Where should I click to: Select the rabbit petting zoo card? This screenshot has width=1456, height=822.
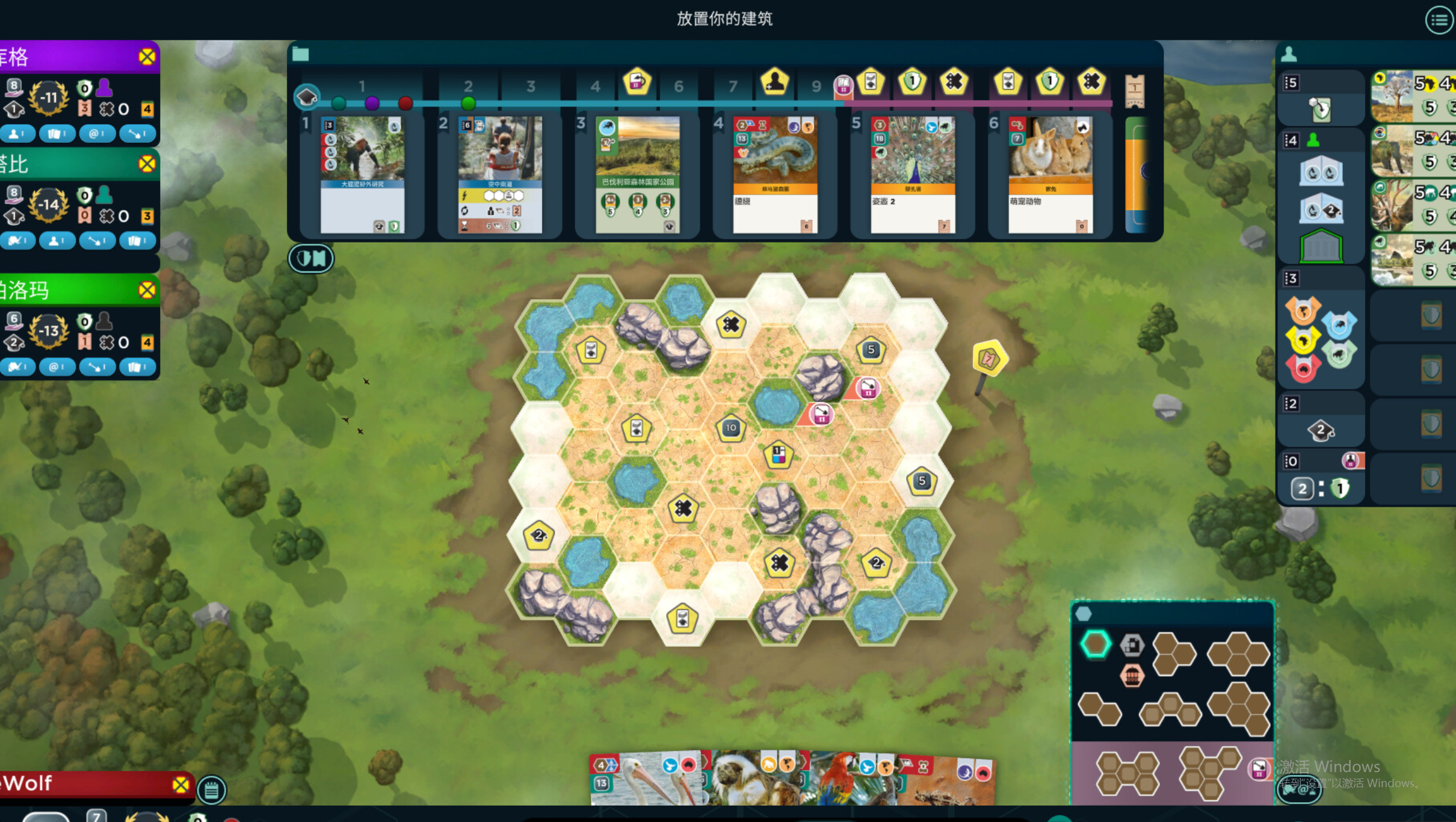click(1050, 175)
